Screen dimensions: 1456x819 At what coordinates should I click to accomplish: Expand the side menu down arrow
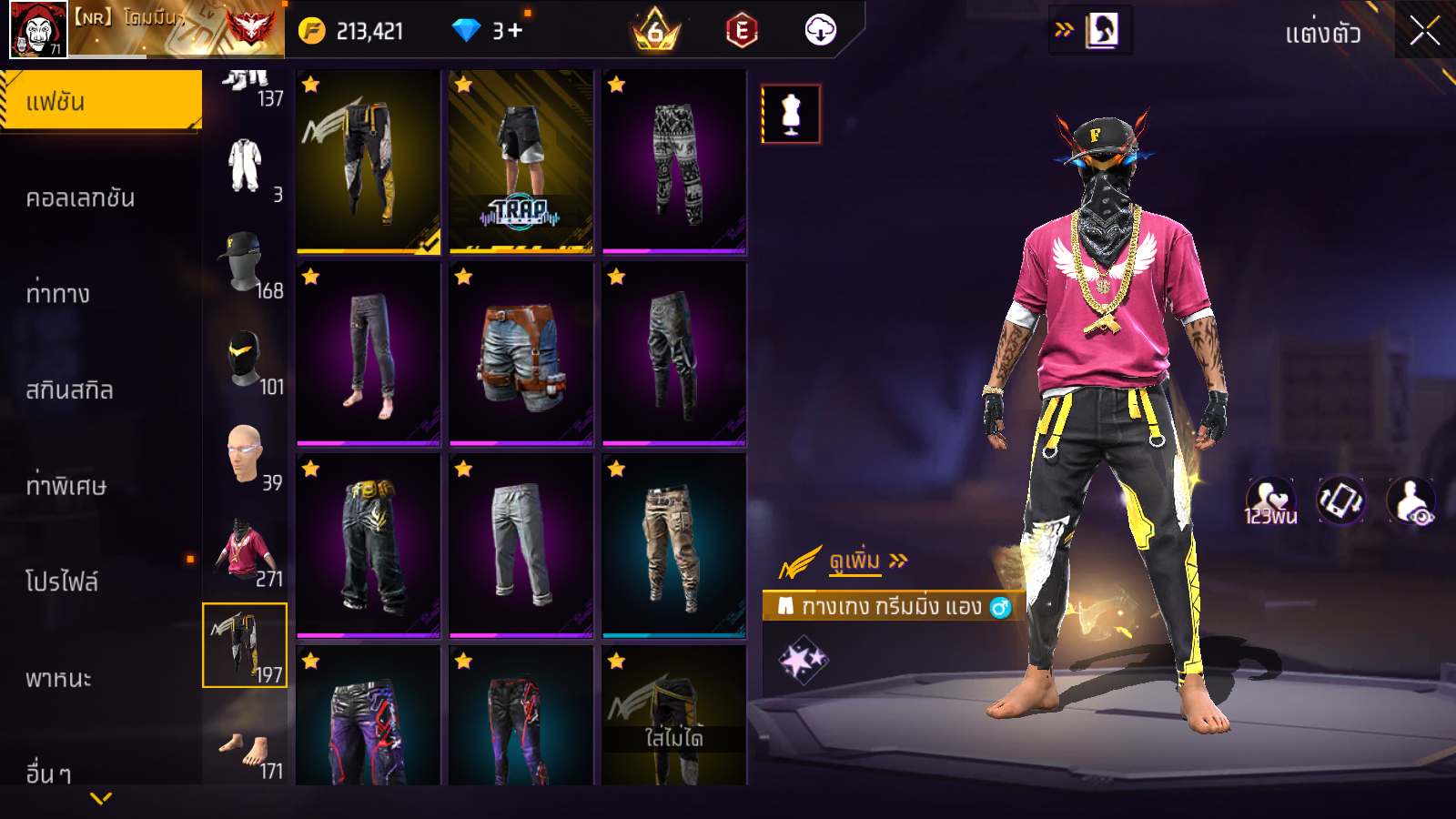point(101,798)
